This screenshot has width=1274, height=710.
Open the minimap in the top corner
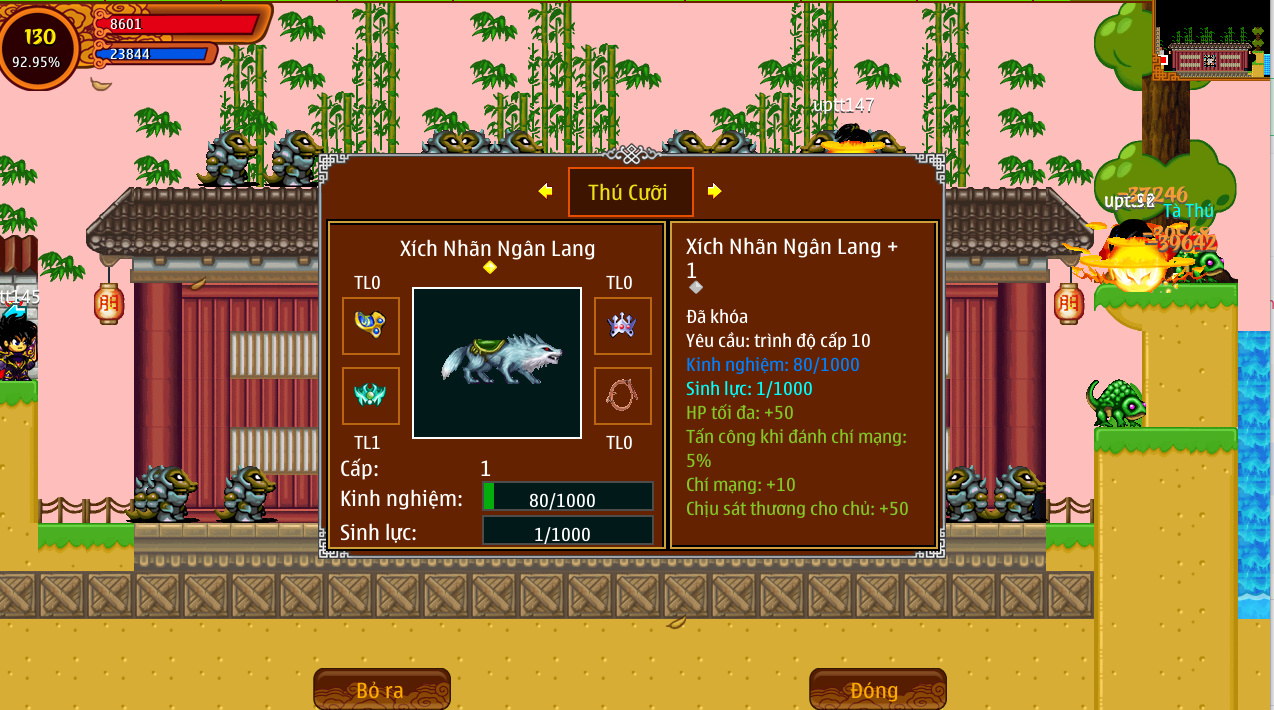click(1212, 40)
